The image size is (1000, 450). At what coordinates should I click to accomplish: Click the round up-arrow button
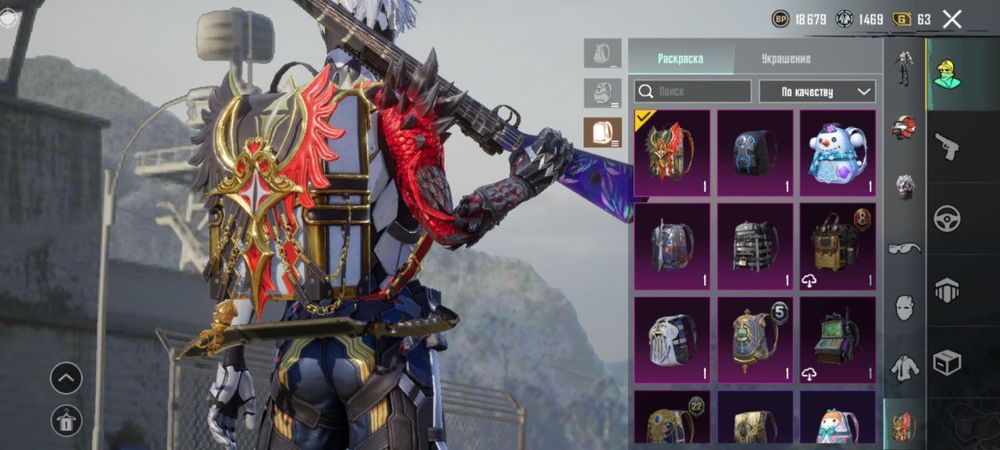click(x=66, y=378)
